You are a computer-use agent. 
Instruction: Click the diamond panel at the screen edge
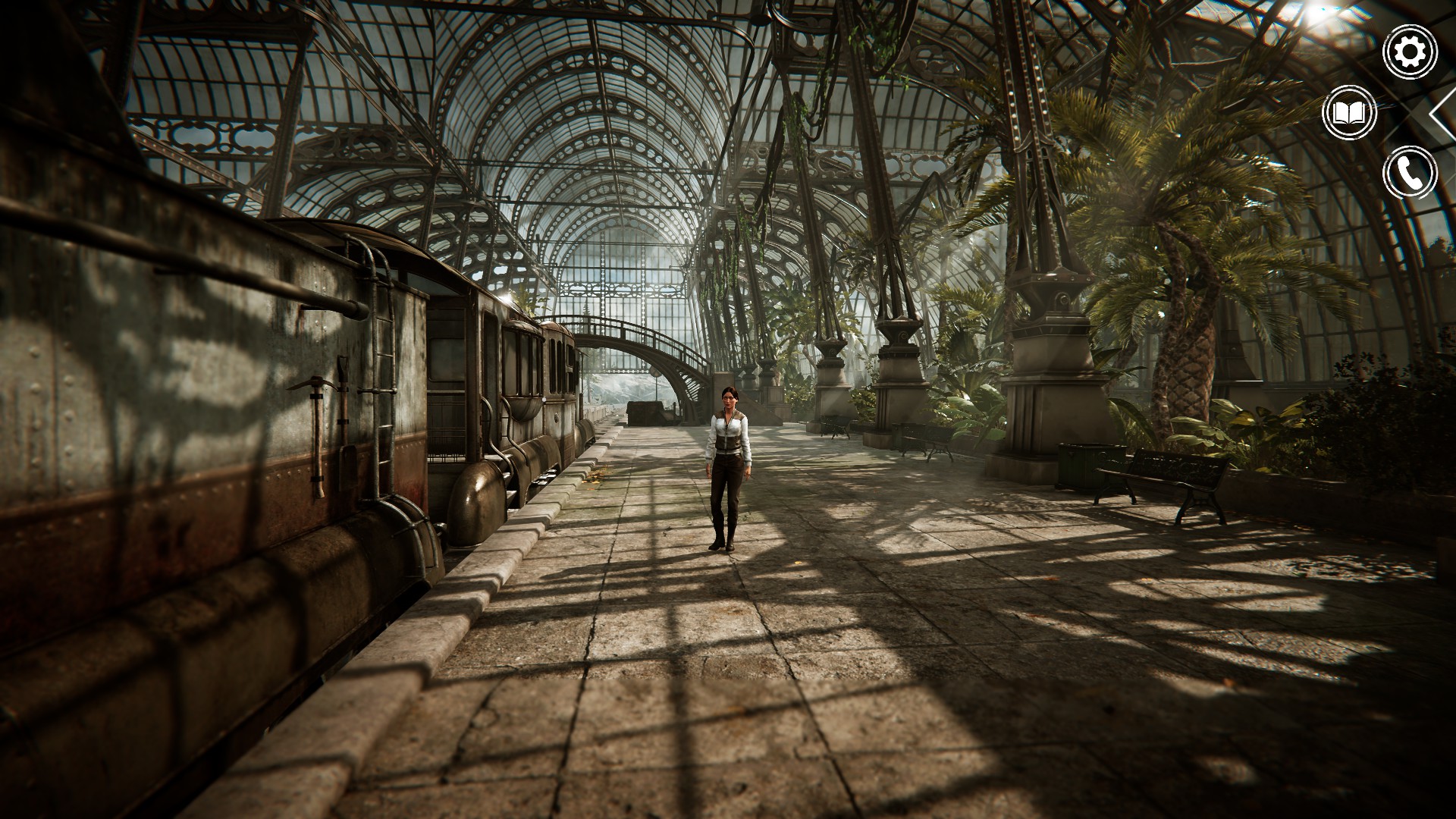pyautogui.click(x=1445, y=114)
